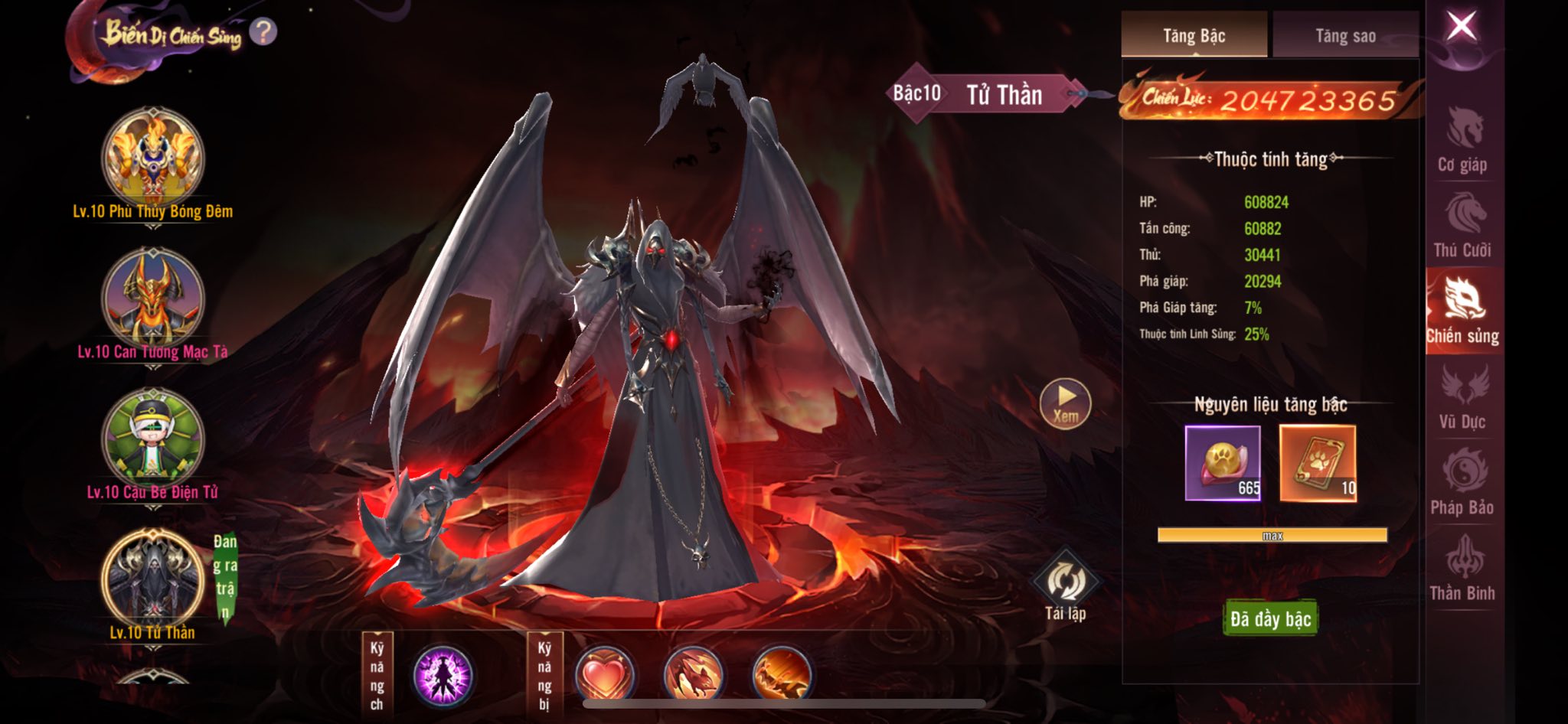Open the help question mark icon

tap(263, 32)
